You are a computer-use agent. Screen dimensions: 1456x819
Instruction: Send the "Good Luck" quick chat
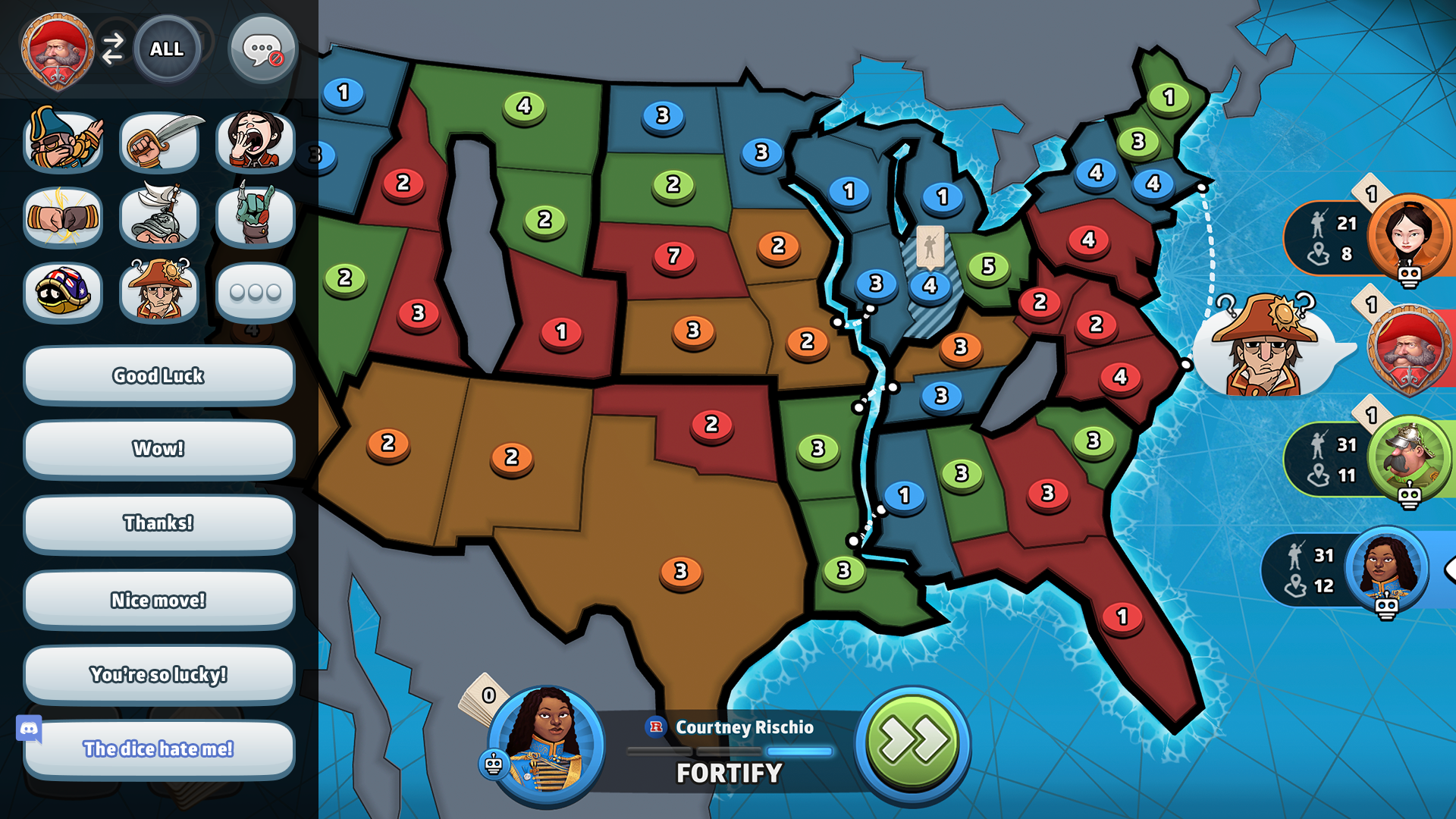coord(158,375)
